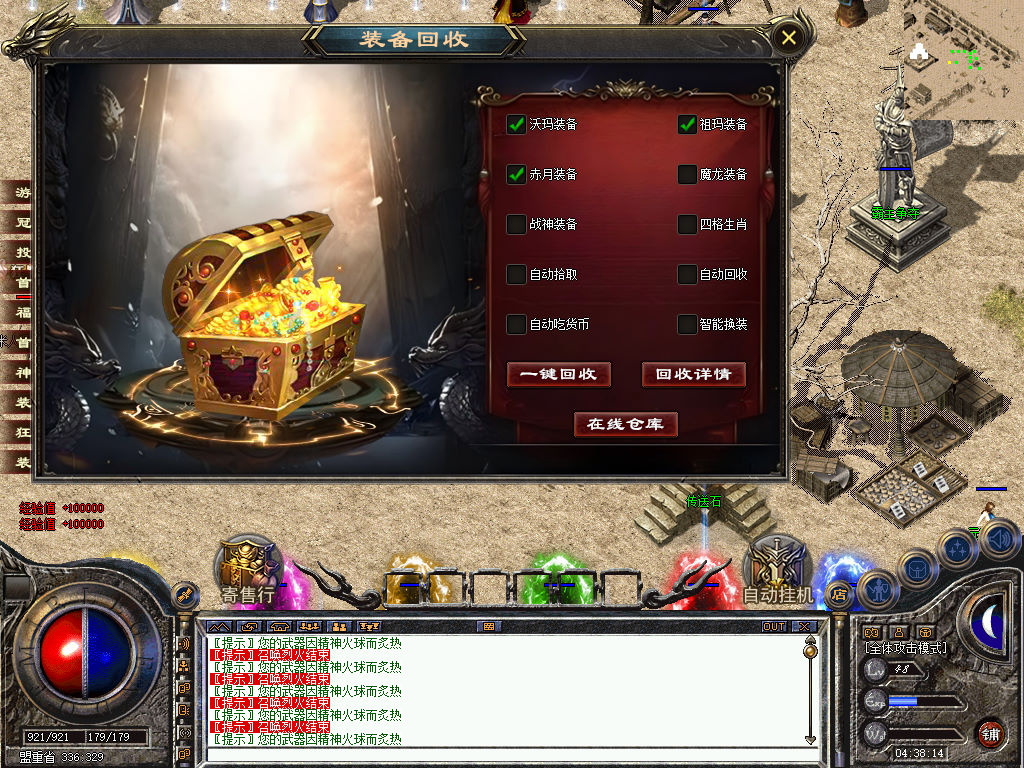This screenshot has height=768, width=1024.
Task: Close the 装备回收 window
Action: click(789, 38)
